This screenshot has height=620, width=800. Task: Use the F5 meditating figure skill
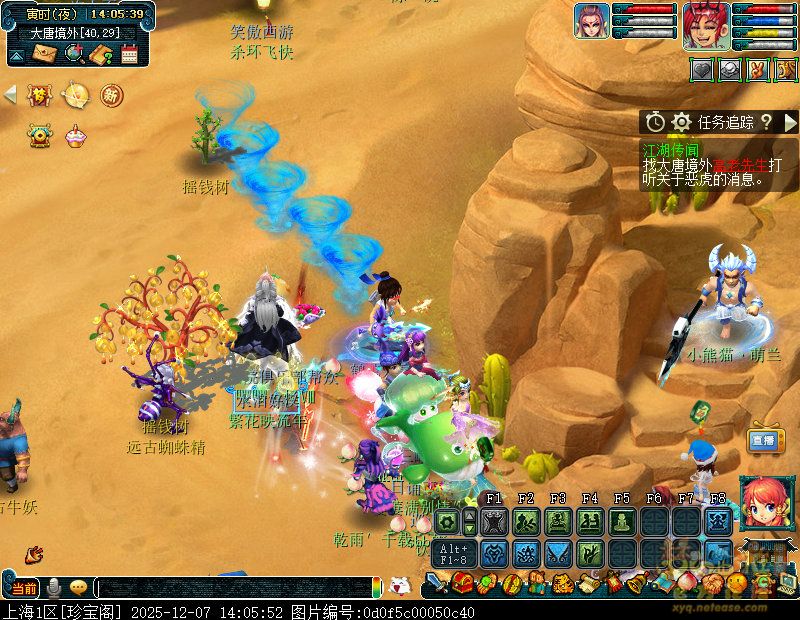[622, 521]
